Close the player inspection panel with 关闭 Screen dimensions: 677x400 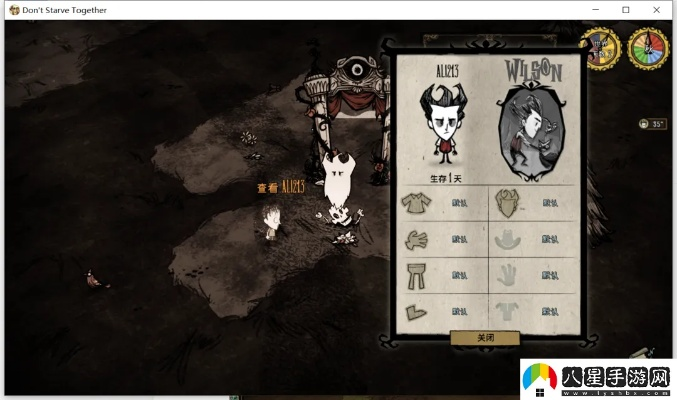[484, 338]
